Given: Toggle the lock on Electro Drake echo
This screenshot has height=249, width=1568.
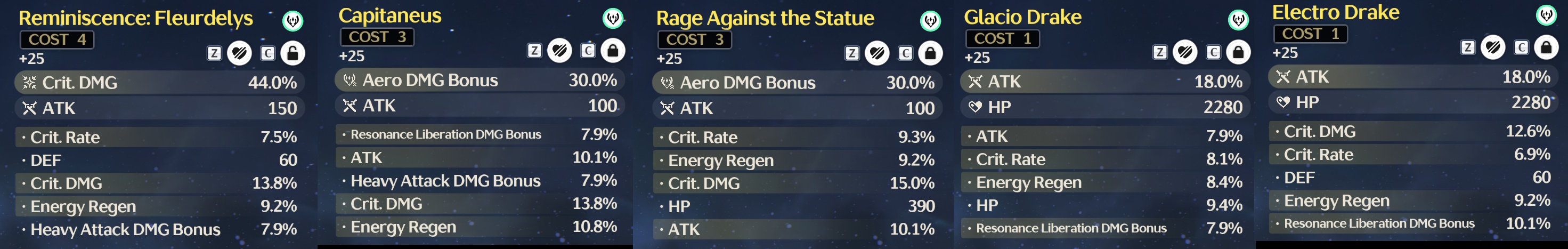Looking at the screenshot, I should click(x=1546, y=47).
